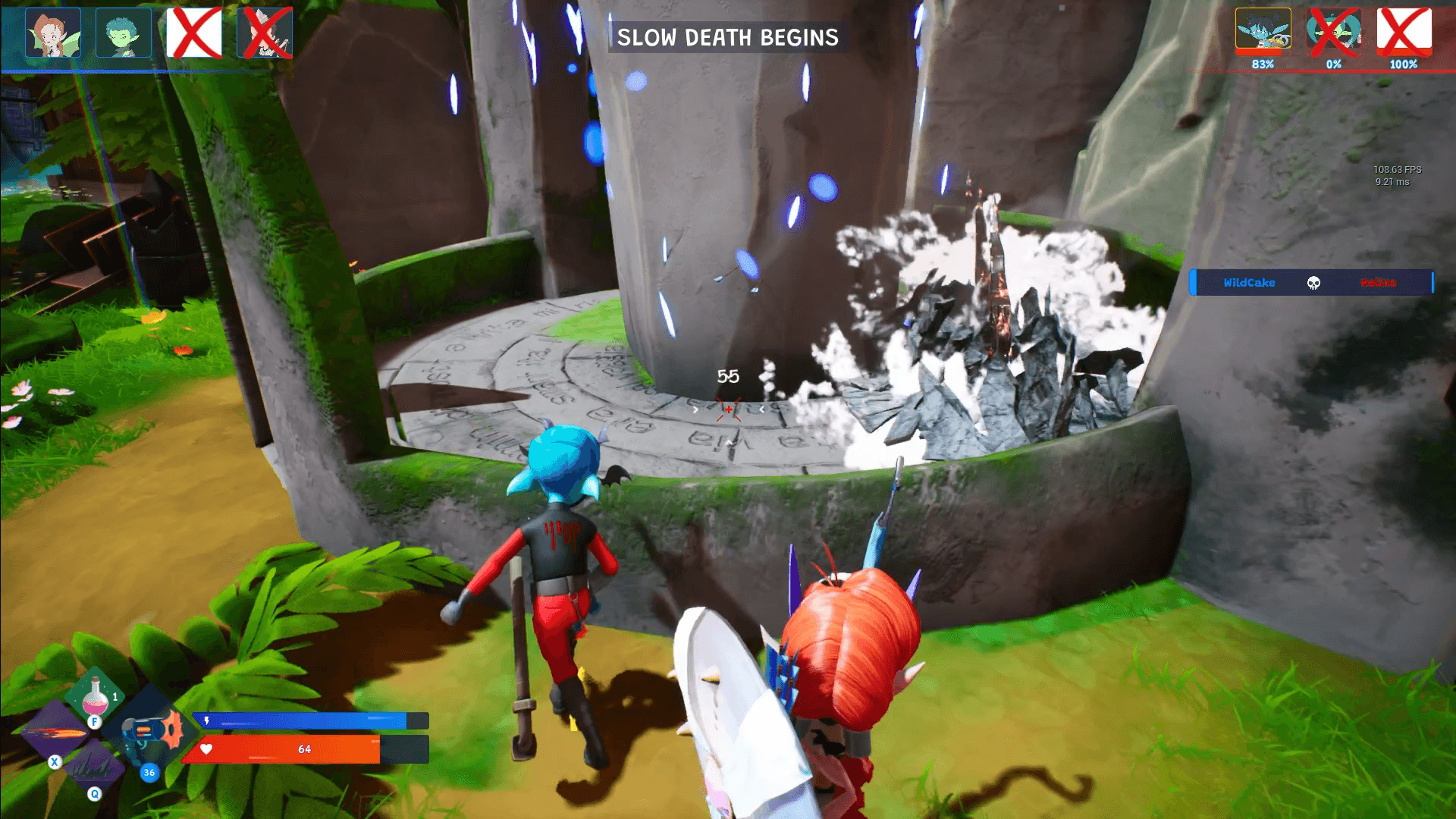Click the red health bar showing 64
Image resolution: width=1456 pixels, height=819 pixels.
click(x=303, y=748)
